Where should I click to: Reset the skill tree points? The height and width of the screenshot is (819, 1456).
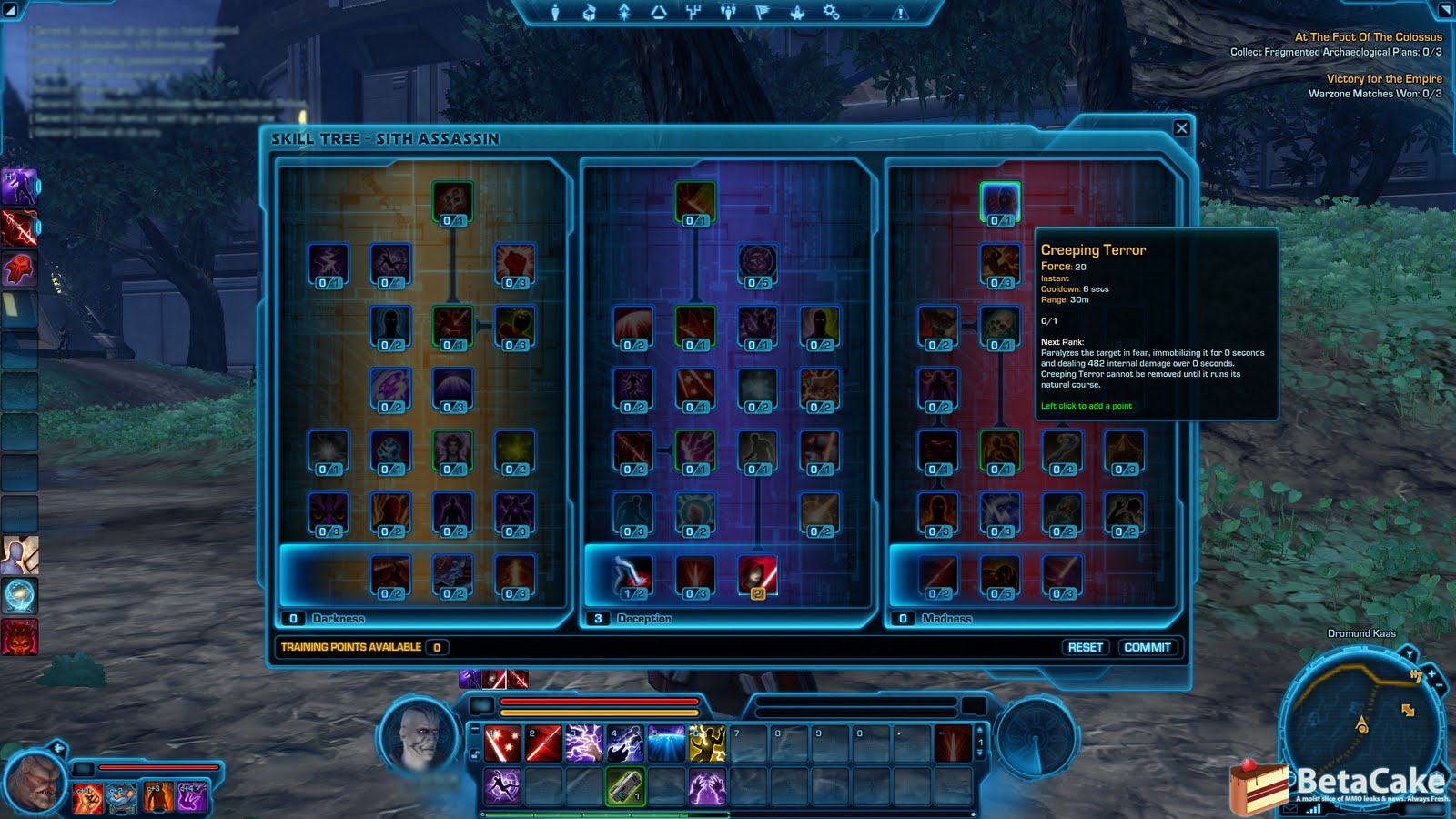coord(1085,647)
